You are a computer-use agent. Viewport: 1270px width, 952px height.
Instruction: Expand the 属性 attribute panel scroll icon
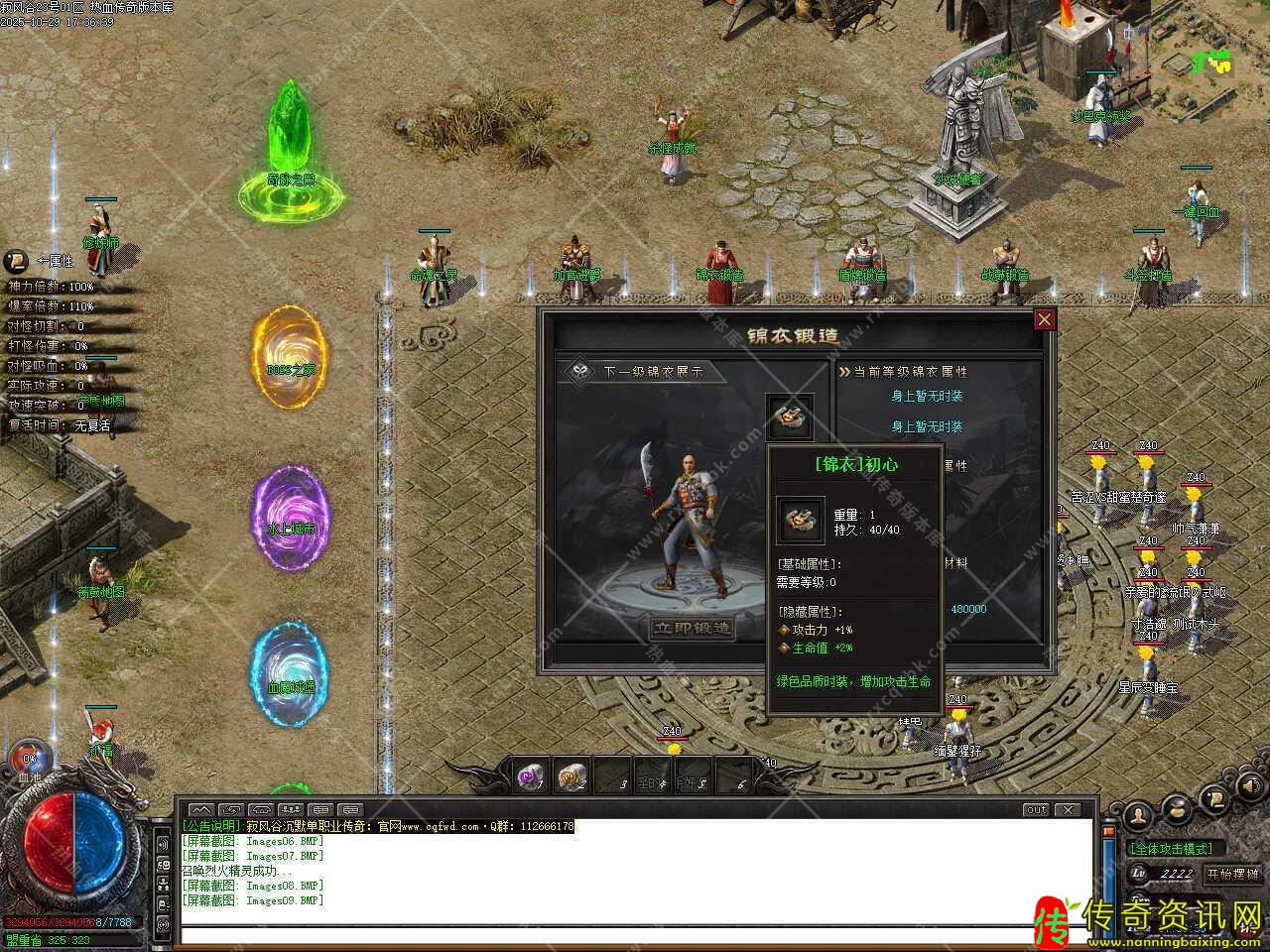[16, 262]
